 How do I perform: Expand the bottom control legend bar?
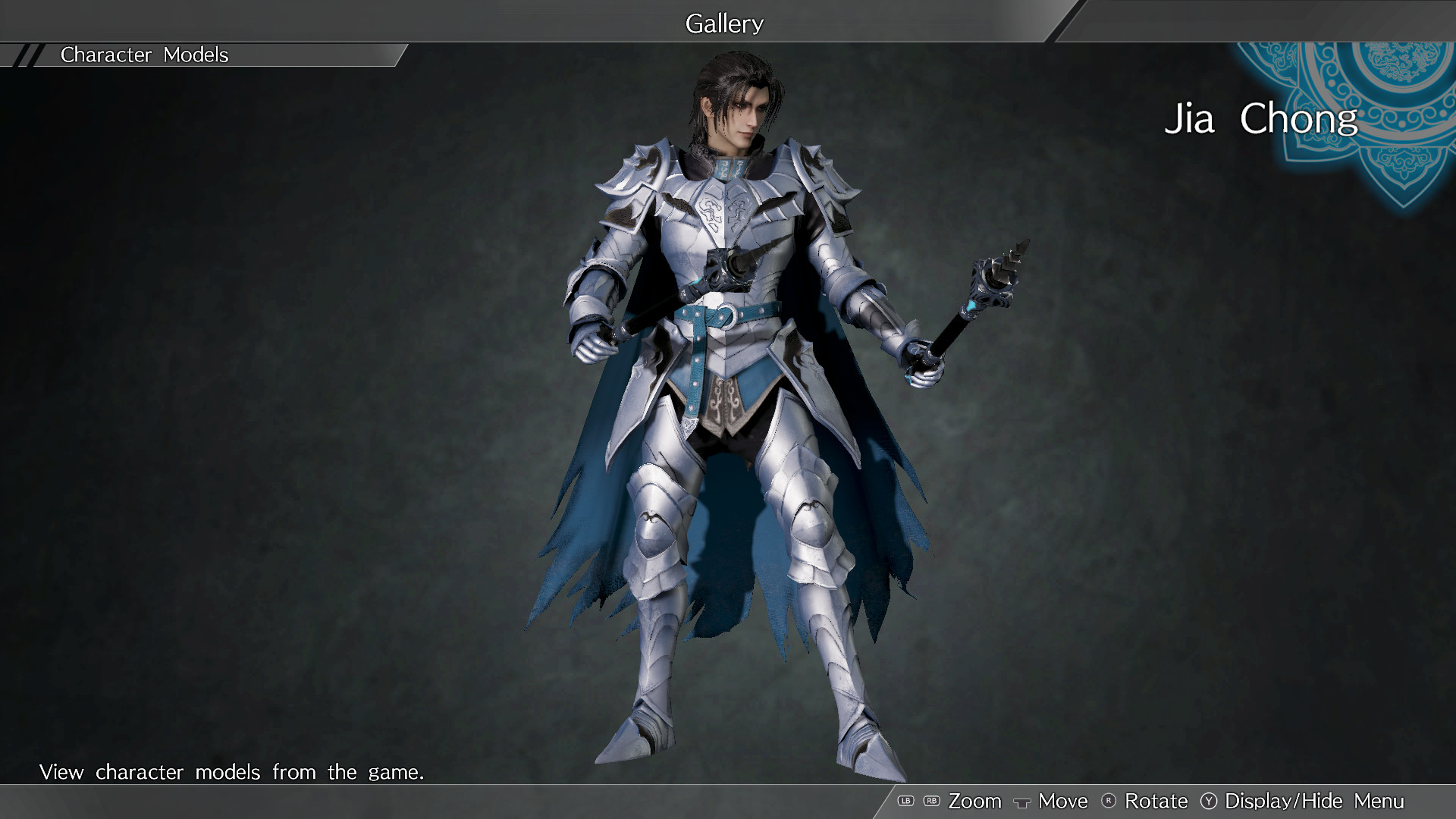click(x=1175, y=801)
